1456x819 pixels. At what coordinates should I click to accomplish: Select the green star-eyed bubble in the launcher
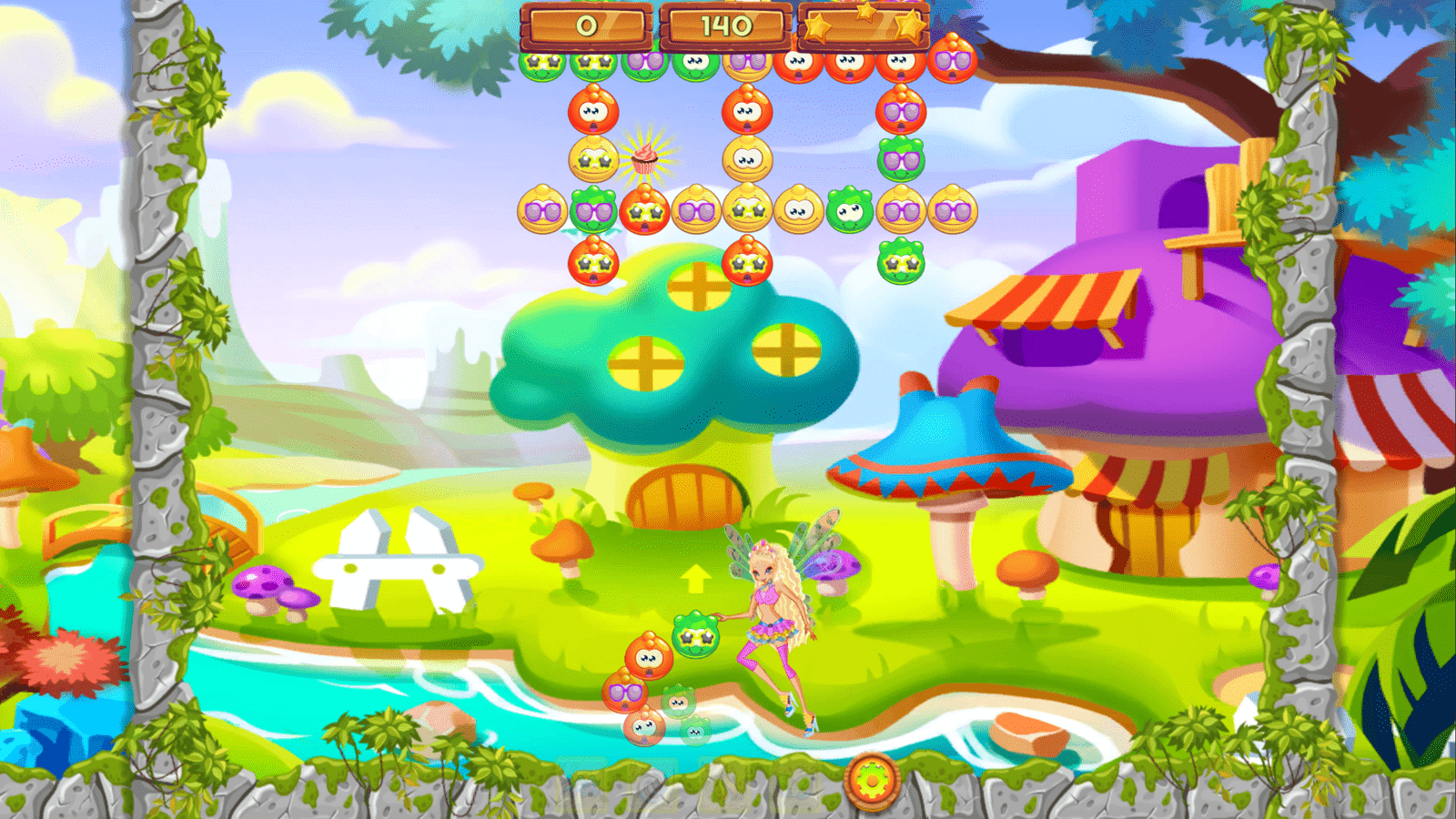(x=695, y=636)
